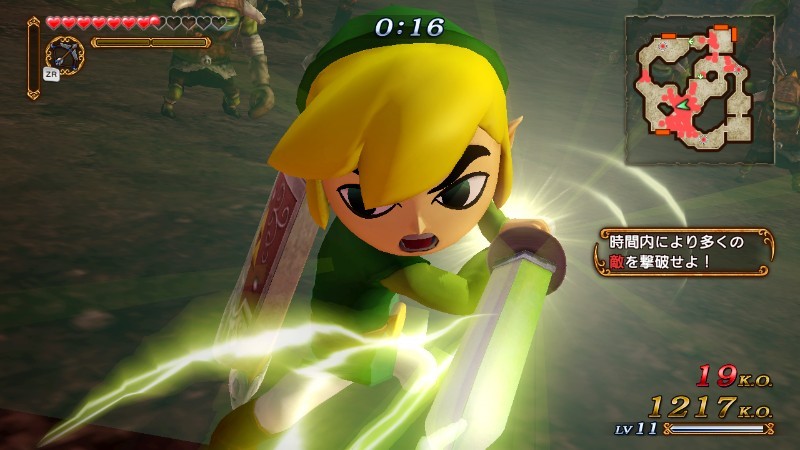Click the mission objective message box
Image resolution: width=800 pixels, height=450 pixels.
click(686, 252)
